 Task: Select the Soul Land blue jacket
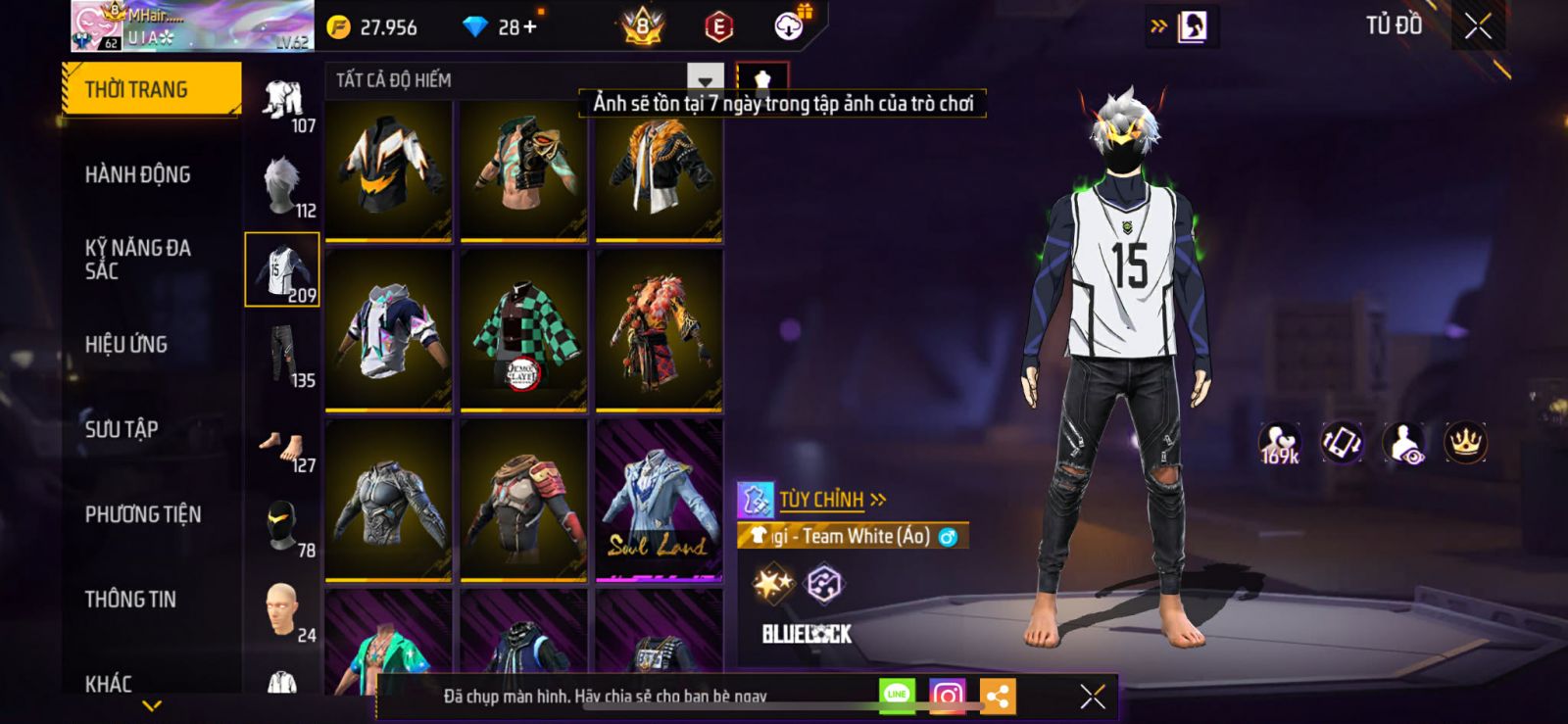[x=659, y=500]
